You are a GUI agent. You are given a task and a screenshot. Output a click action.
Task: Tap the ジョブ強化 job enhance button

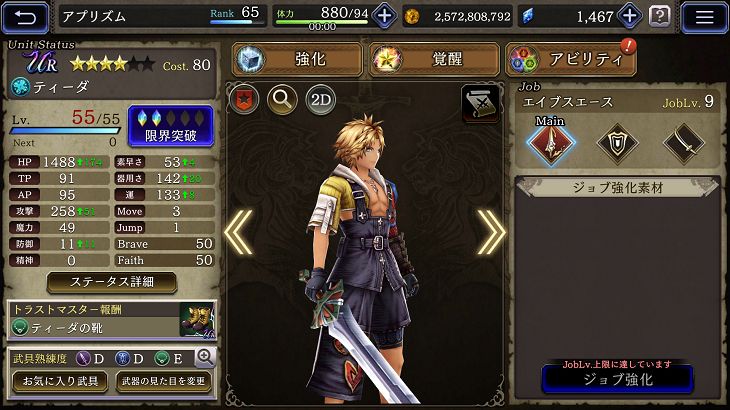click(x=616, y=380)
